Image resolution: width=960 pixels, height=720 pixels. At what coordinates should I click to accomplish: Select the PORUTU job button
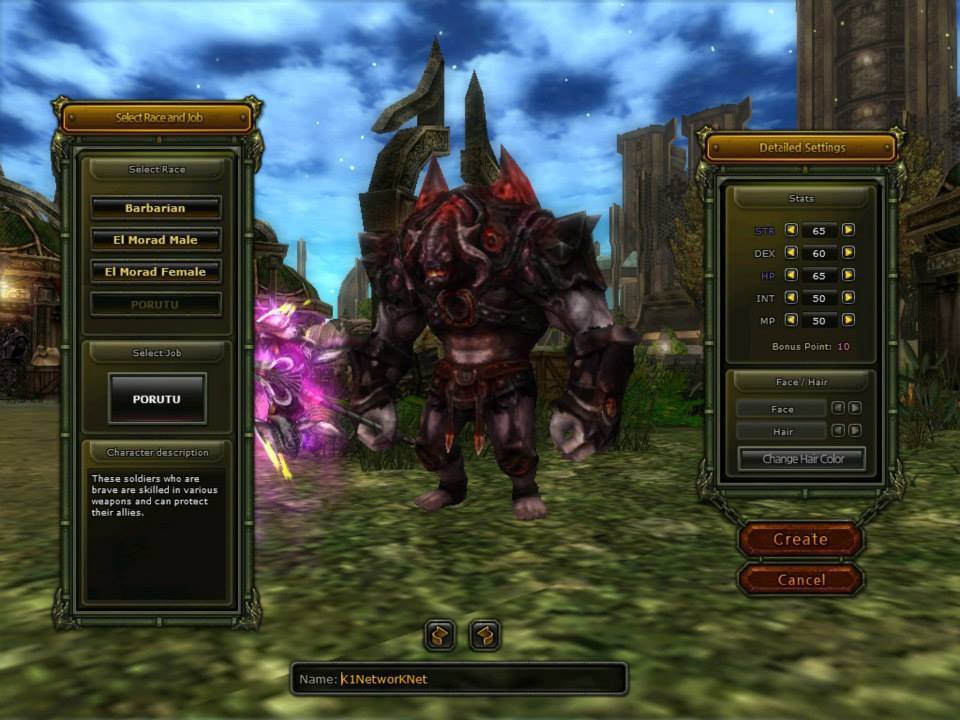point(157,398)
